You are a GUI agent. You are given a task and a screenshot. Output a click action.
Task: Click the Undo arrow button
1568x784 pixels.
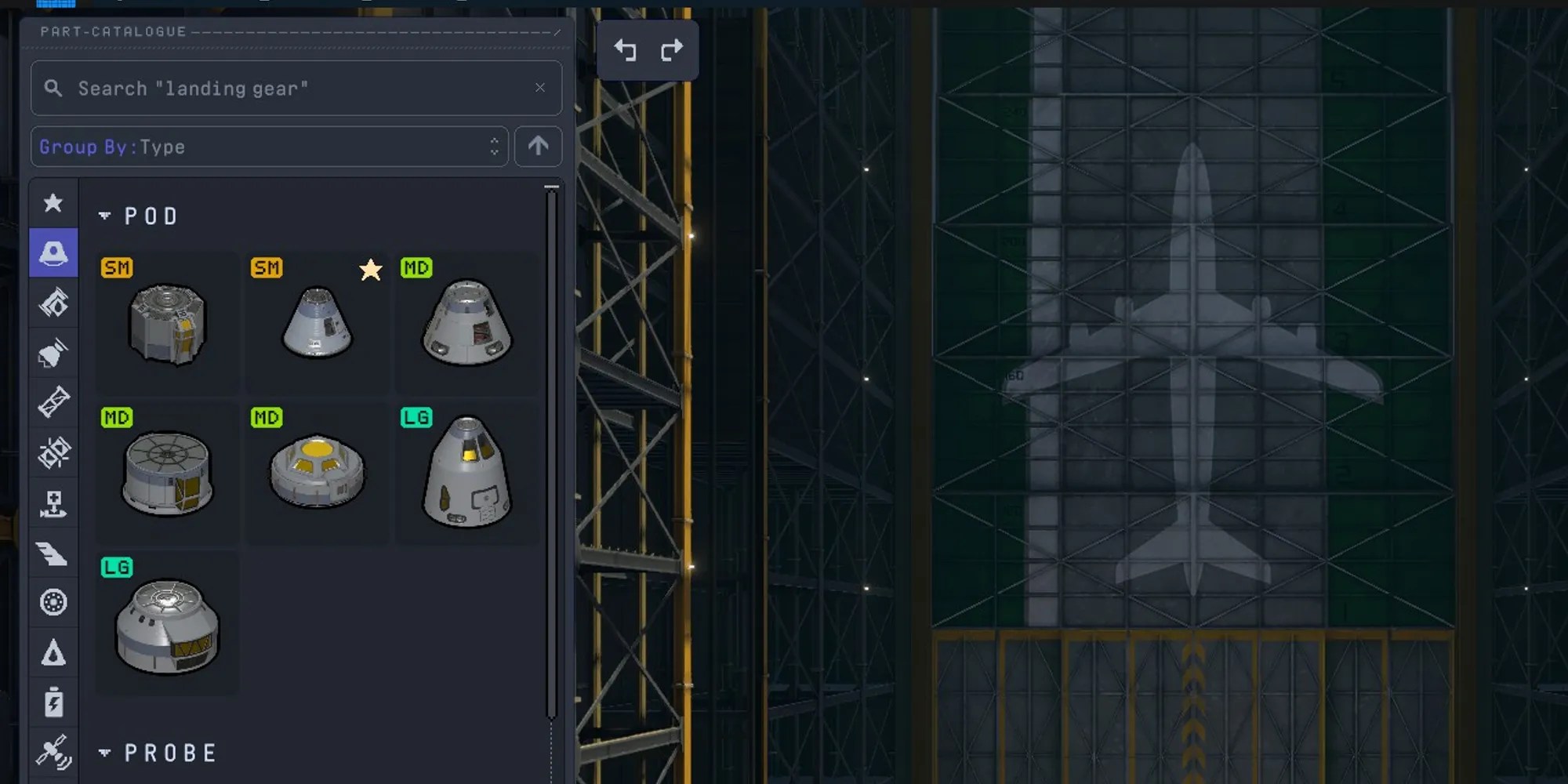pyautogui.click(x=625, y=49)
